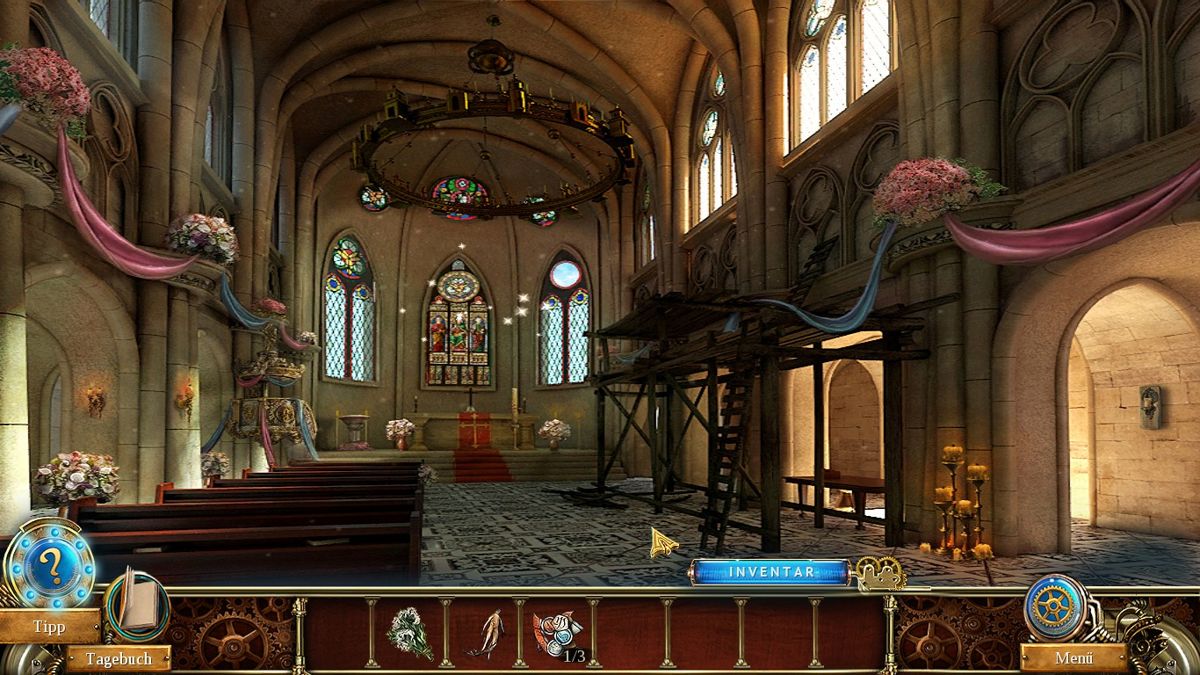Viewport: 1200px width, 675px height.
Task: Click the Tipp button
Action: point(49,627)
